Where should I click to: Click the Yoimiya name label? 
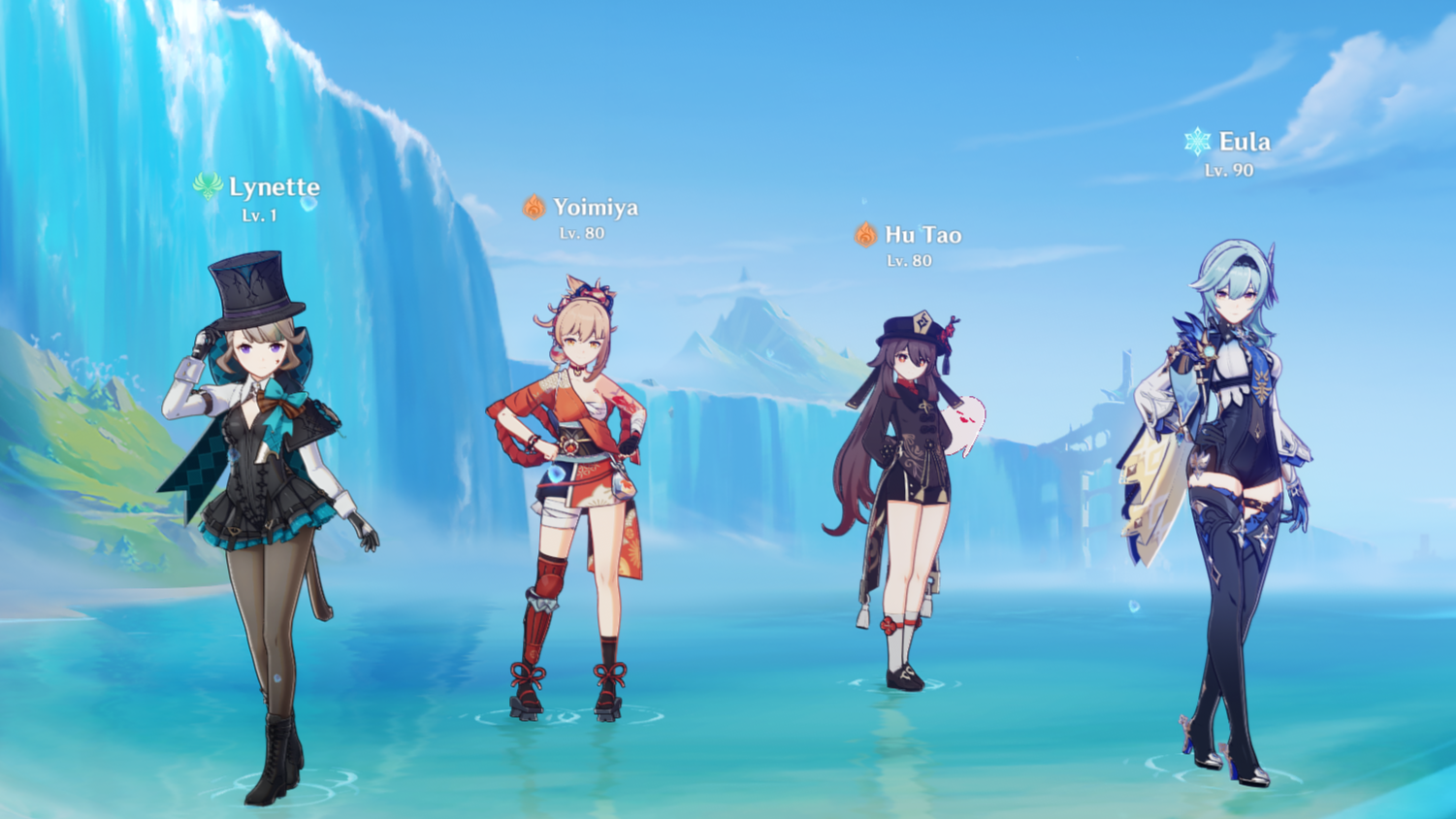(x=597, y=206)
